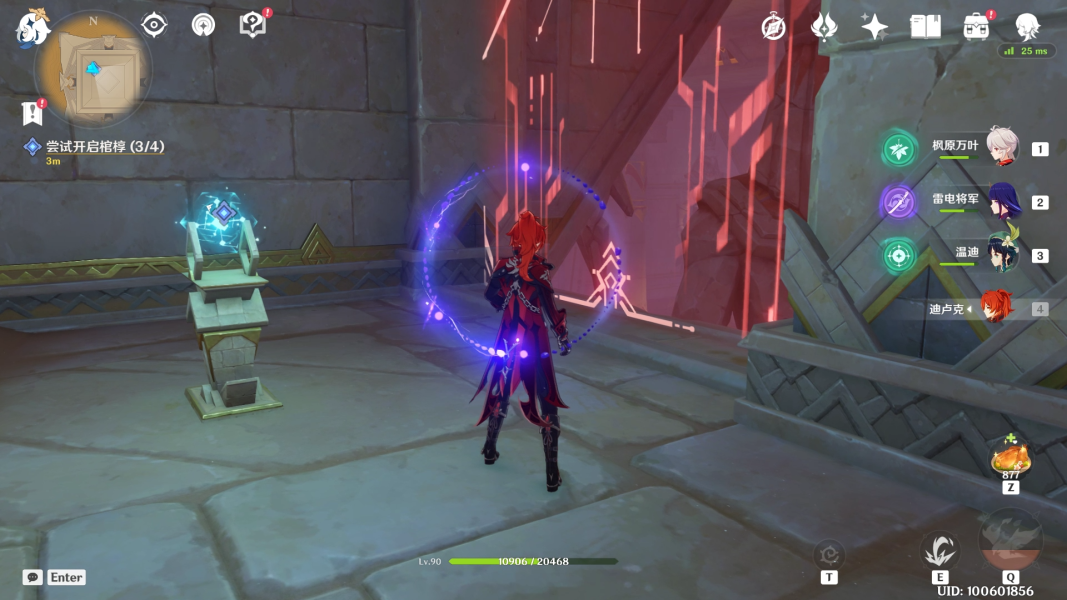Switch to party member 雷电将军
The width and height of the screenshot is (1067, 600).
point(1002,202)
